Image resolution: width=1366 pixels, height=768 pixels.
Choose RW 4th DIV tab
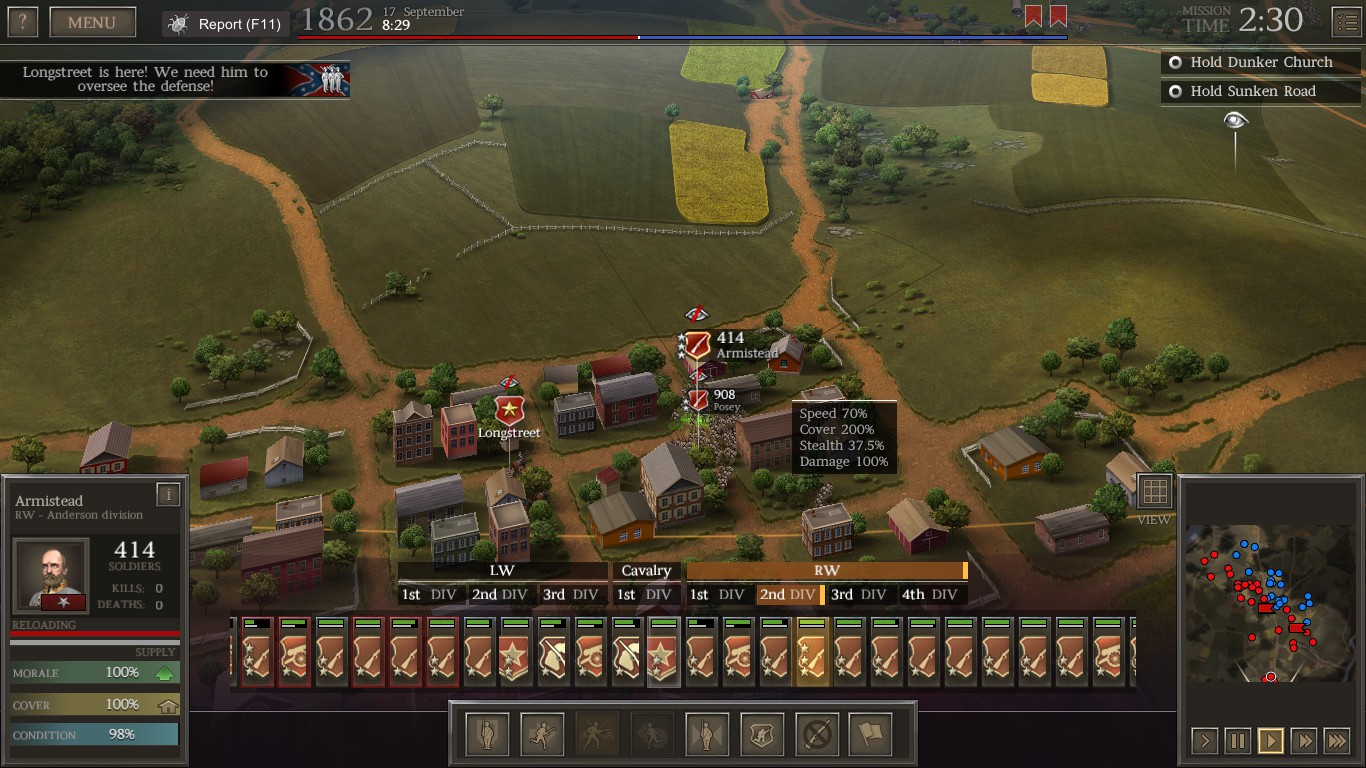[x=929, y=594]
